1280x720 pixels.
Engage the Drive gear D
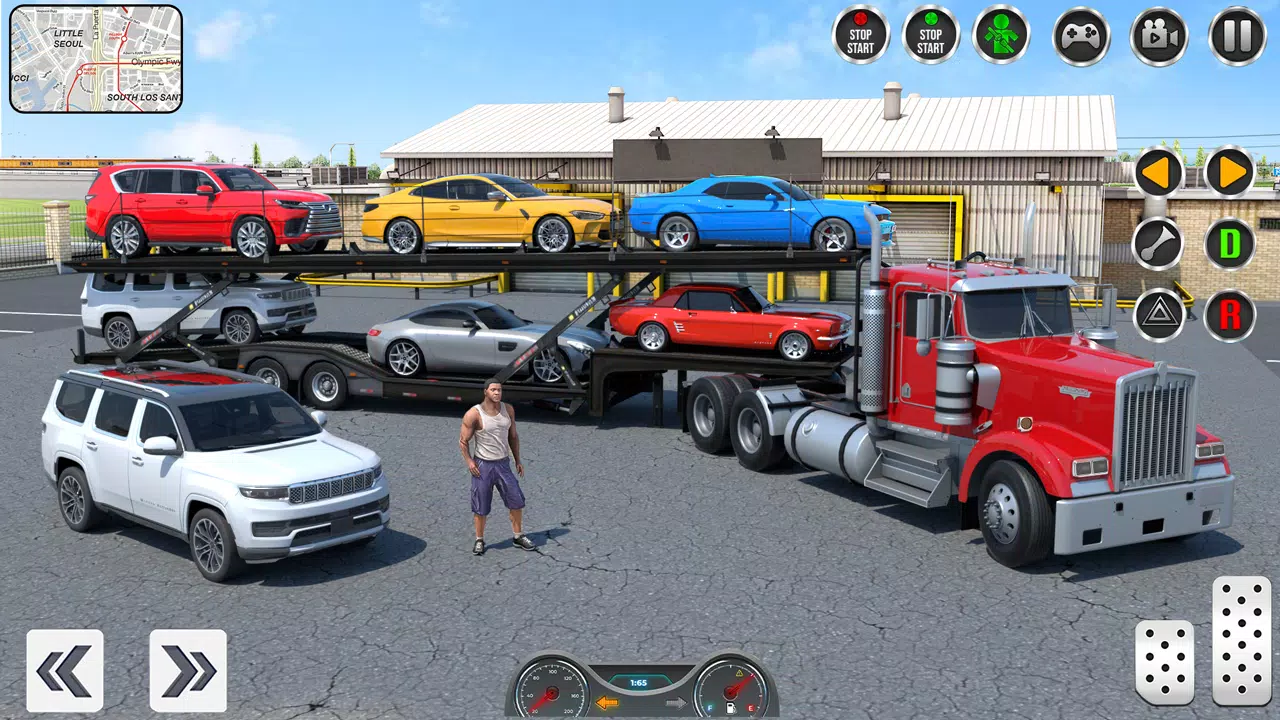(1231, 243)
